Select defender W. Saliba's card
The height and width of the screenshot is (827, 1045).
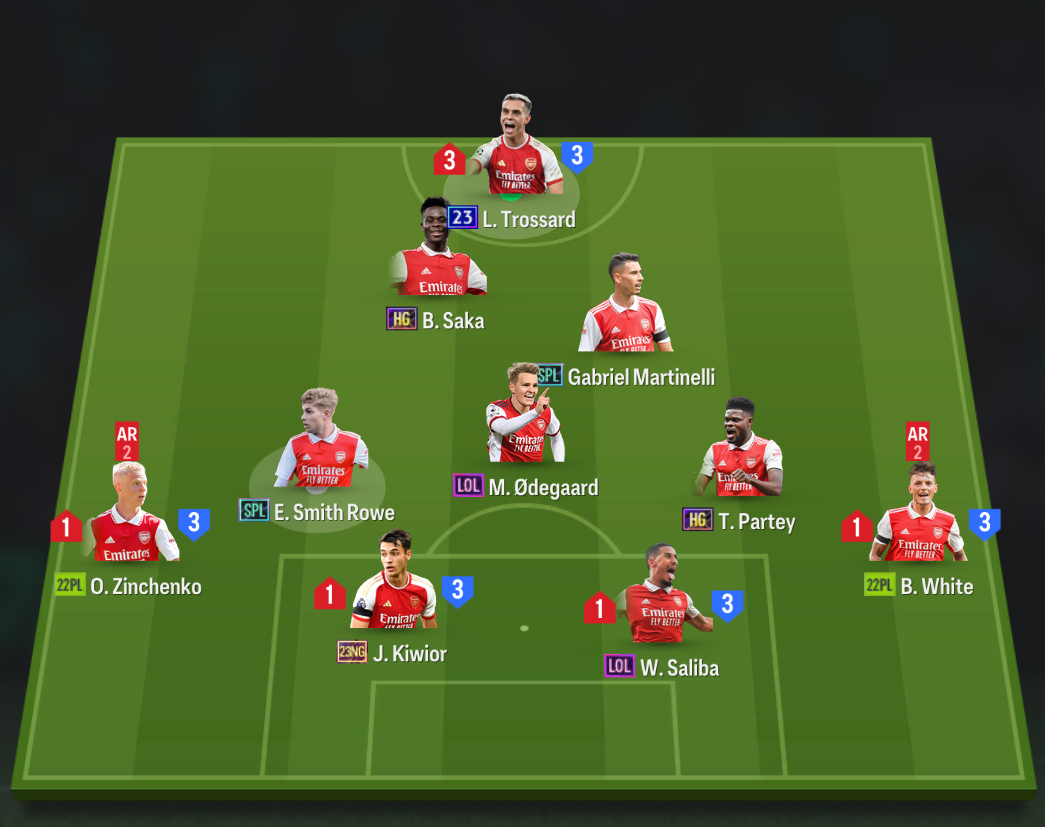[x=662, y=600]
